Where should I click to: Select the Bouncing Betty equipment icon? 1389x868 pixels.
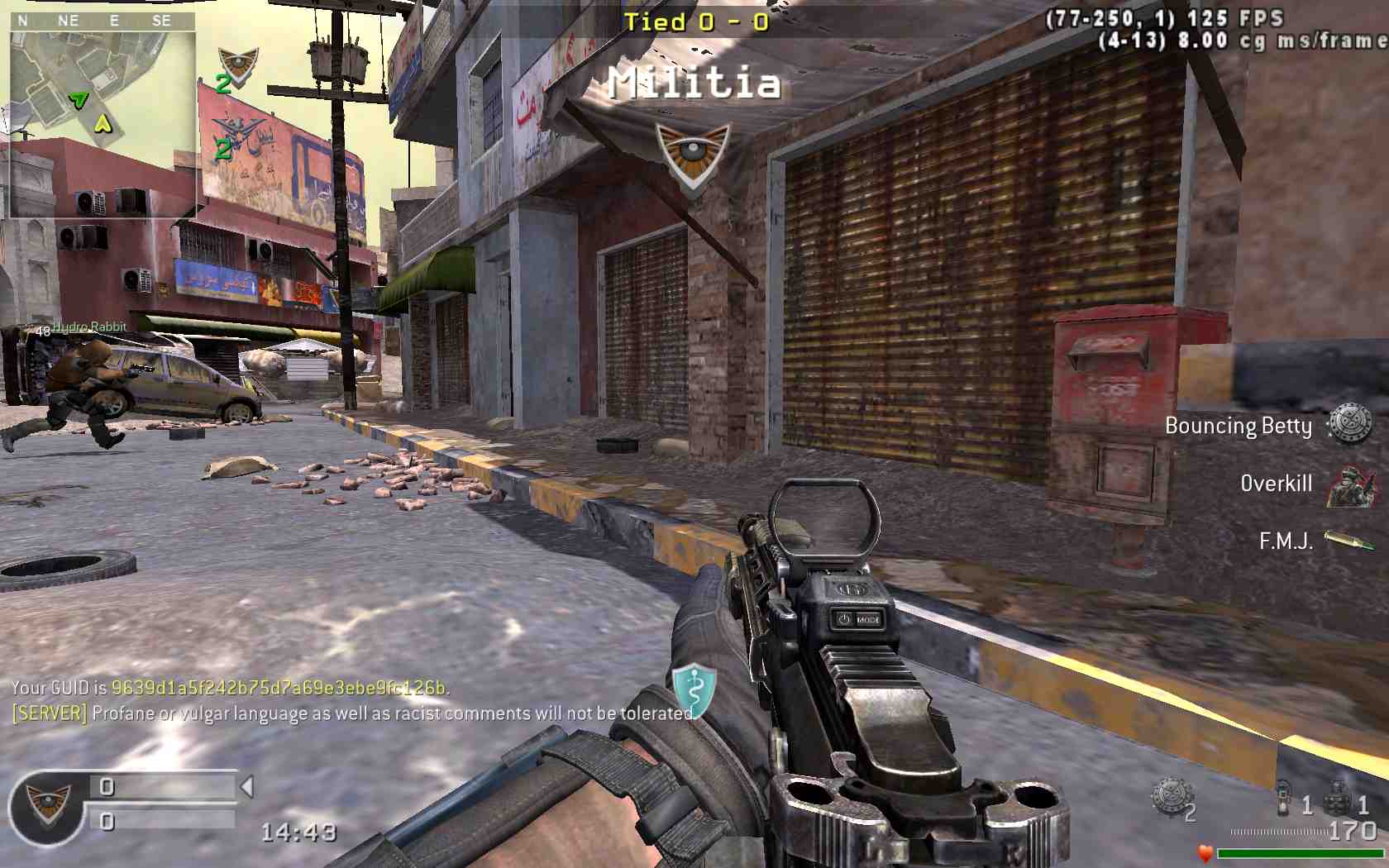click(x=1349, y=425)
